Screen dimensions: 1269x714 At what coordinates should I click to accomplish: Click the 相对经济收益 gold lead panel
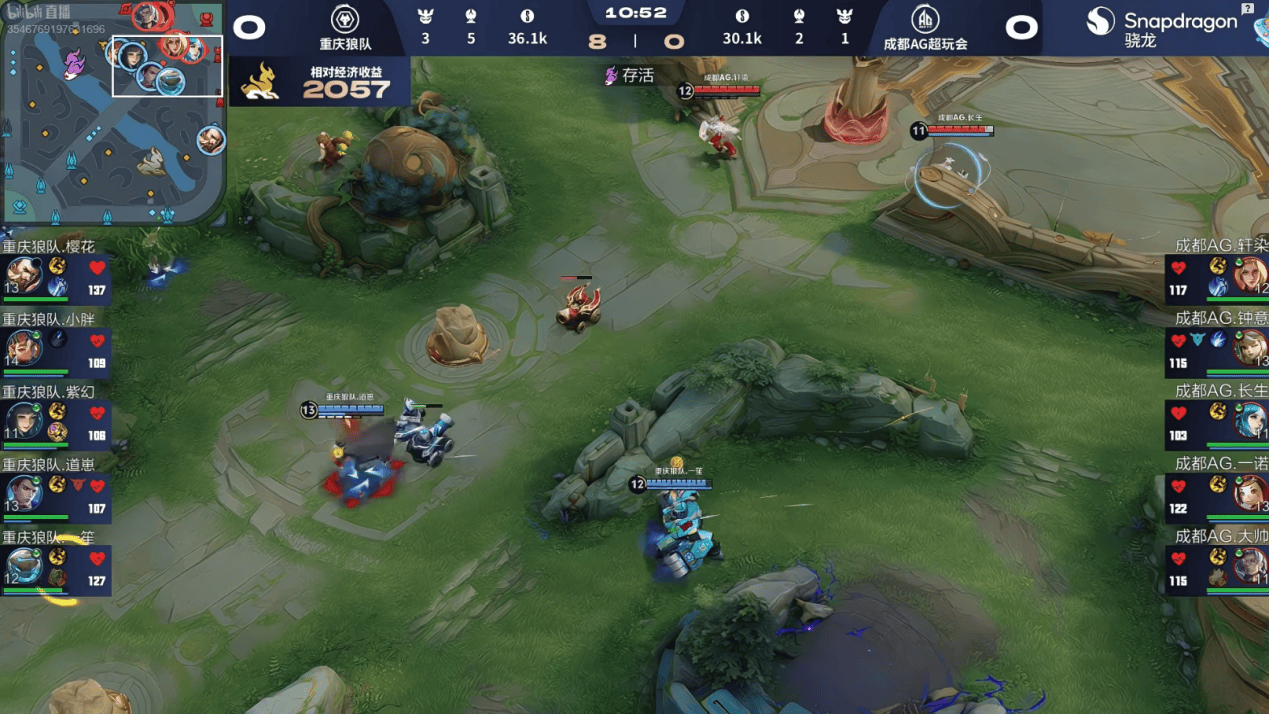(320, 81)
